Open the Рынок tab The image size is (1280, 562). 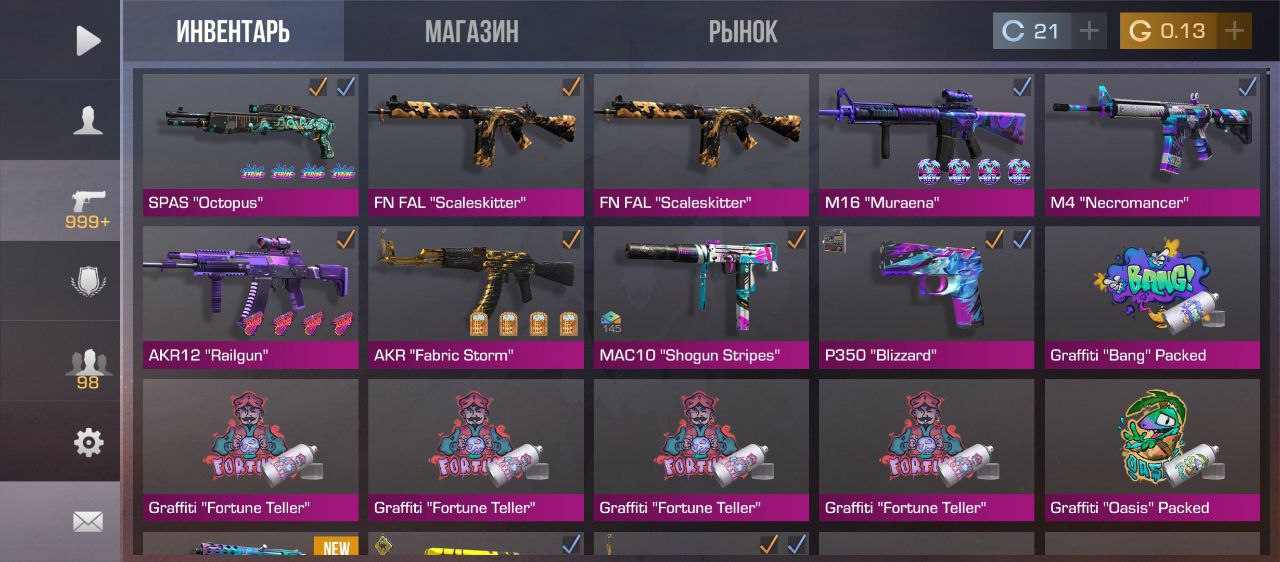click(x=743, y=31)
